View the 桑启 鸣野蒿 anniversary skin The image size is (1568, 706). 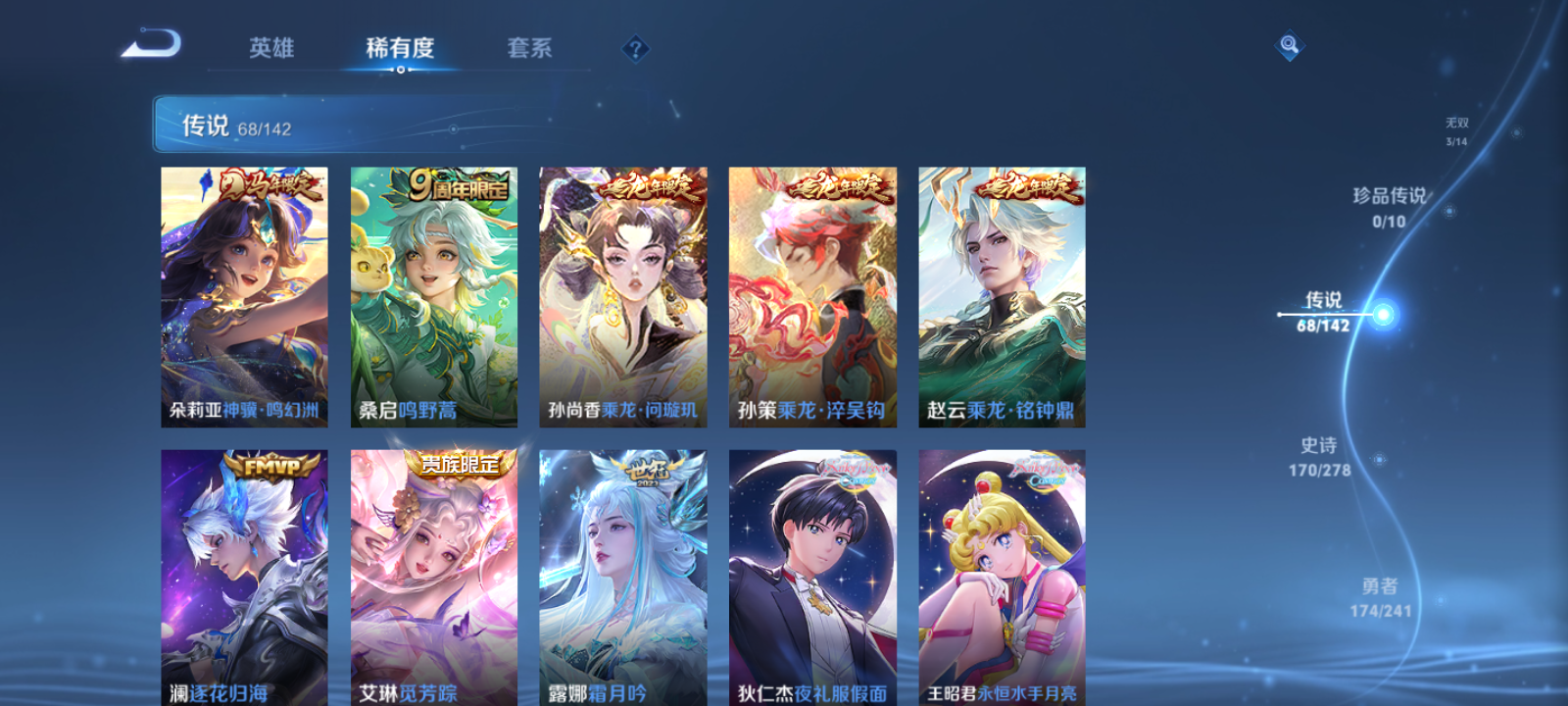click(434, 294)
